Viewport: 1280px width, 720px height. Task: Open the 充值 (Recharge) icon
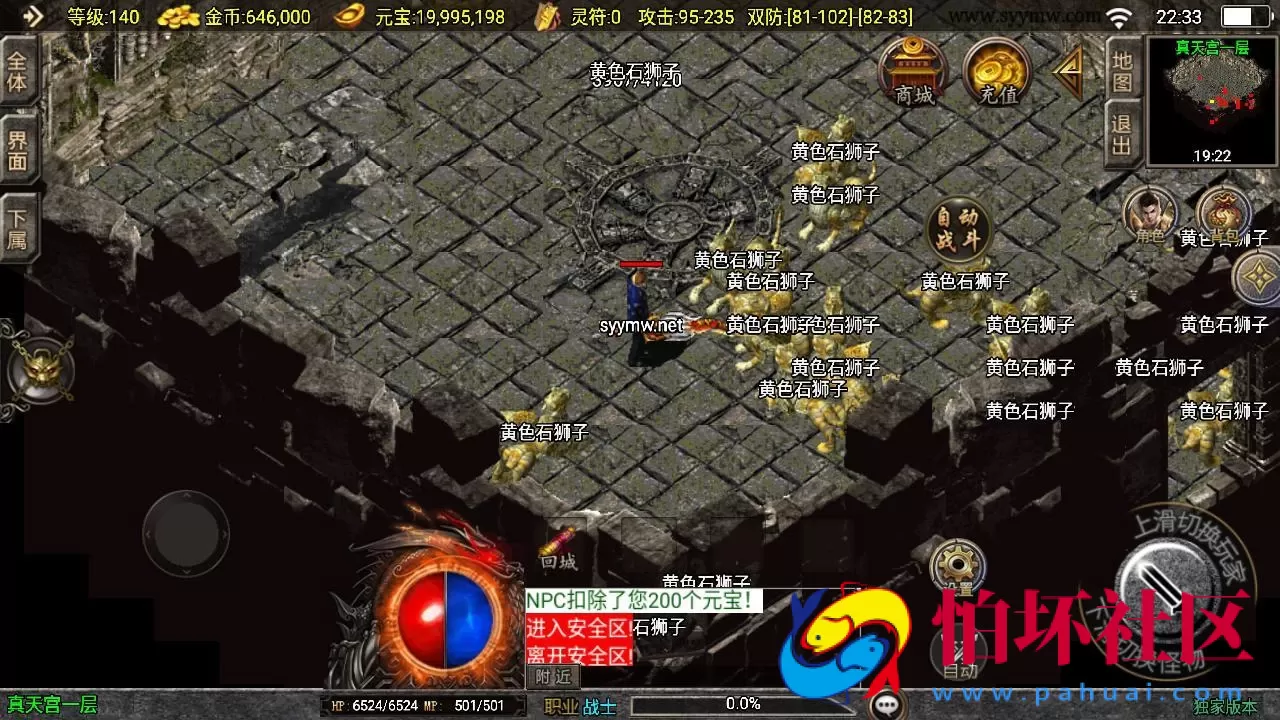click(995, 72)
